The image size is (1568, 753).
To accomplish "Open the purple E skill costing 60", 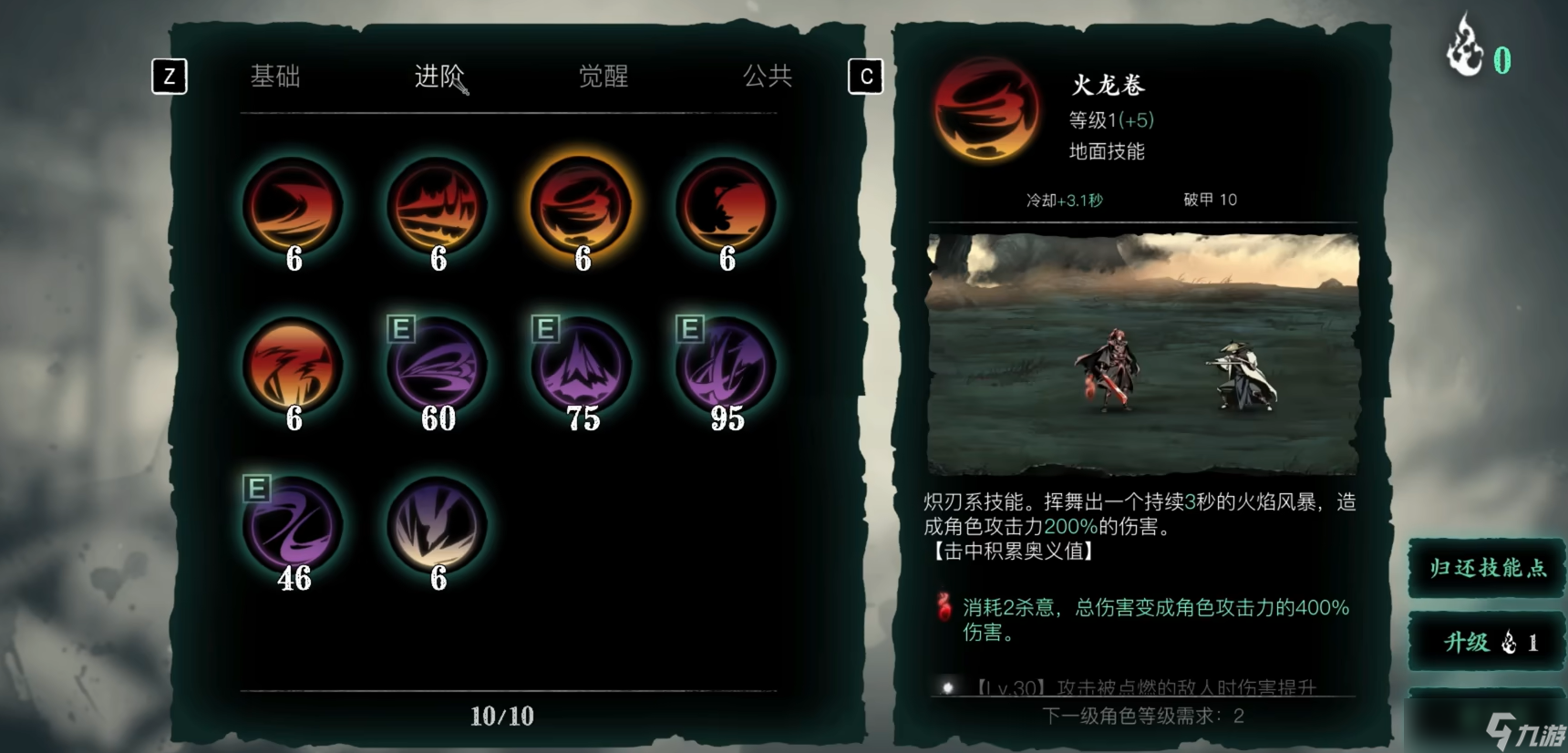I will point(438,367).
